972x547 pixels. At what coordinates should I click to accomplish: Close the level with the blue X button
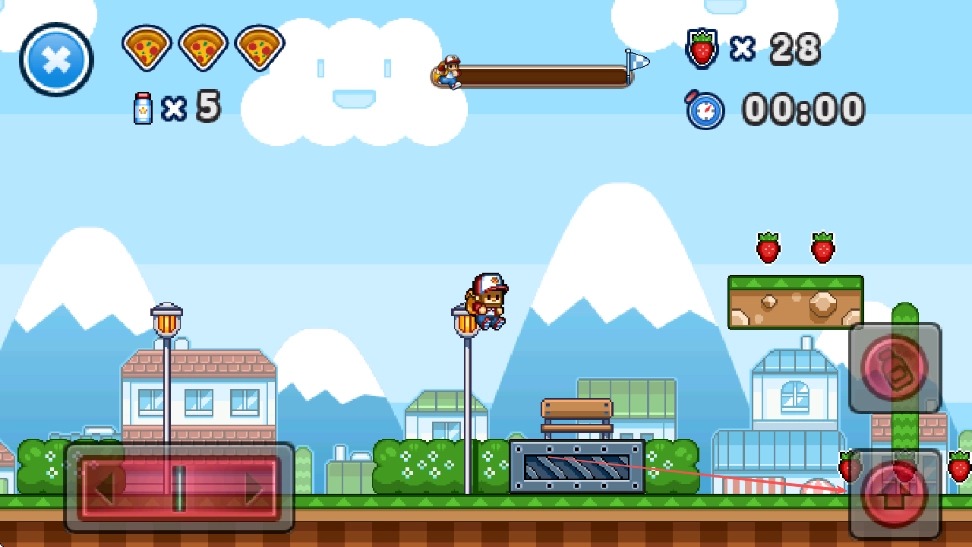click(x=57, y=59)
